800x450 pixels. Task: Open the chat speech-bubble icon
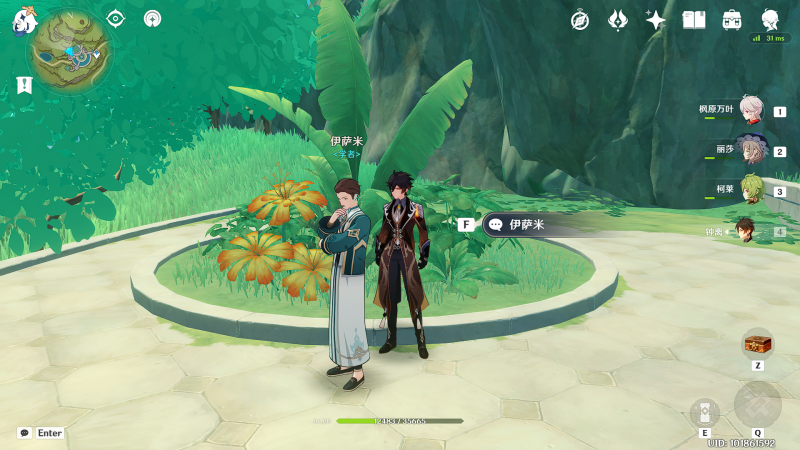(24, 433)
